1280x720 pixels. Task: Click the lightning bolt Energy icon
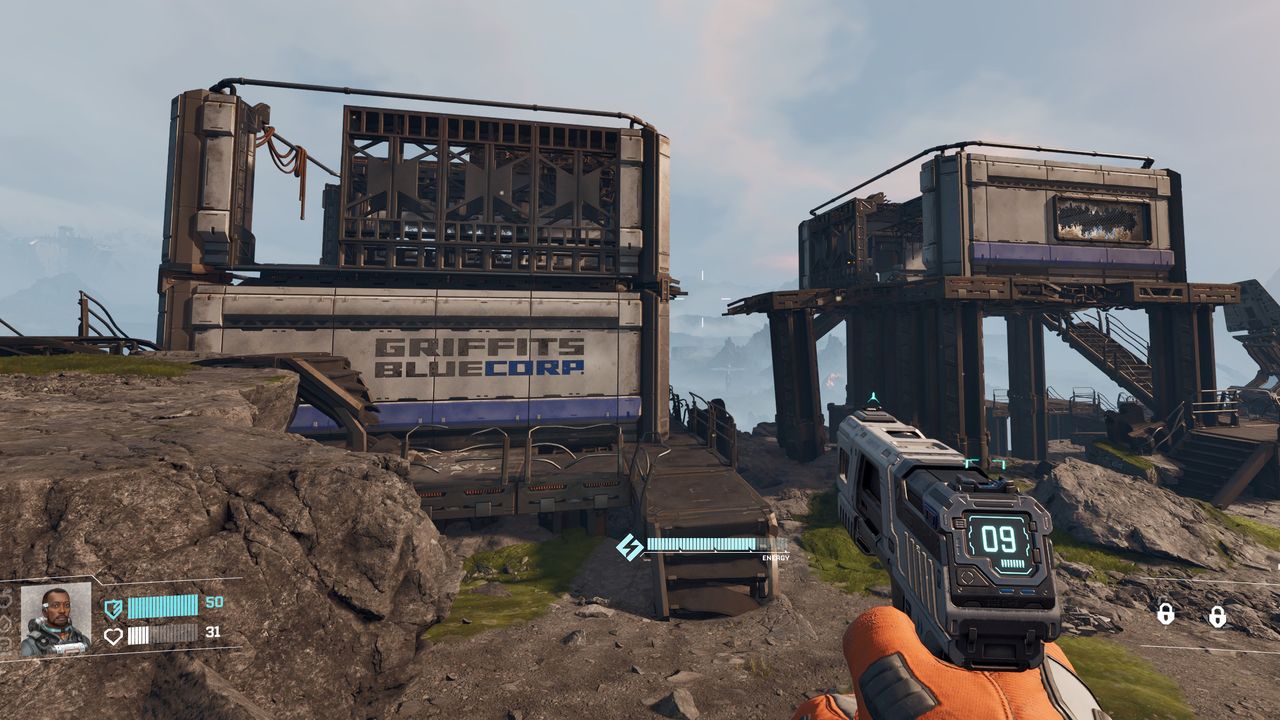[x=633, y=545]
